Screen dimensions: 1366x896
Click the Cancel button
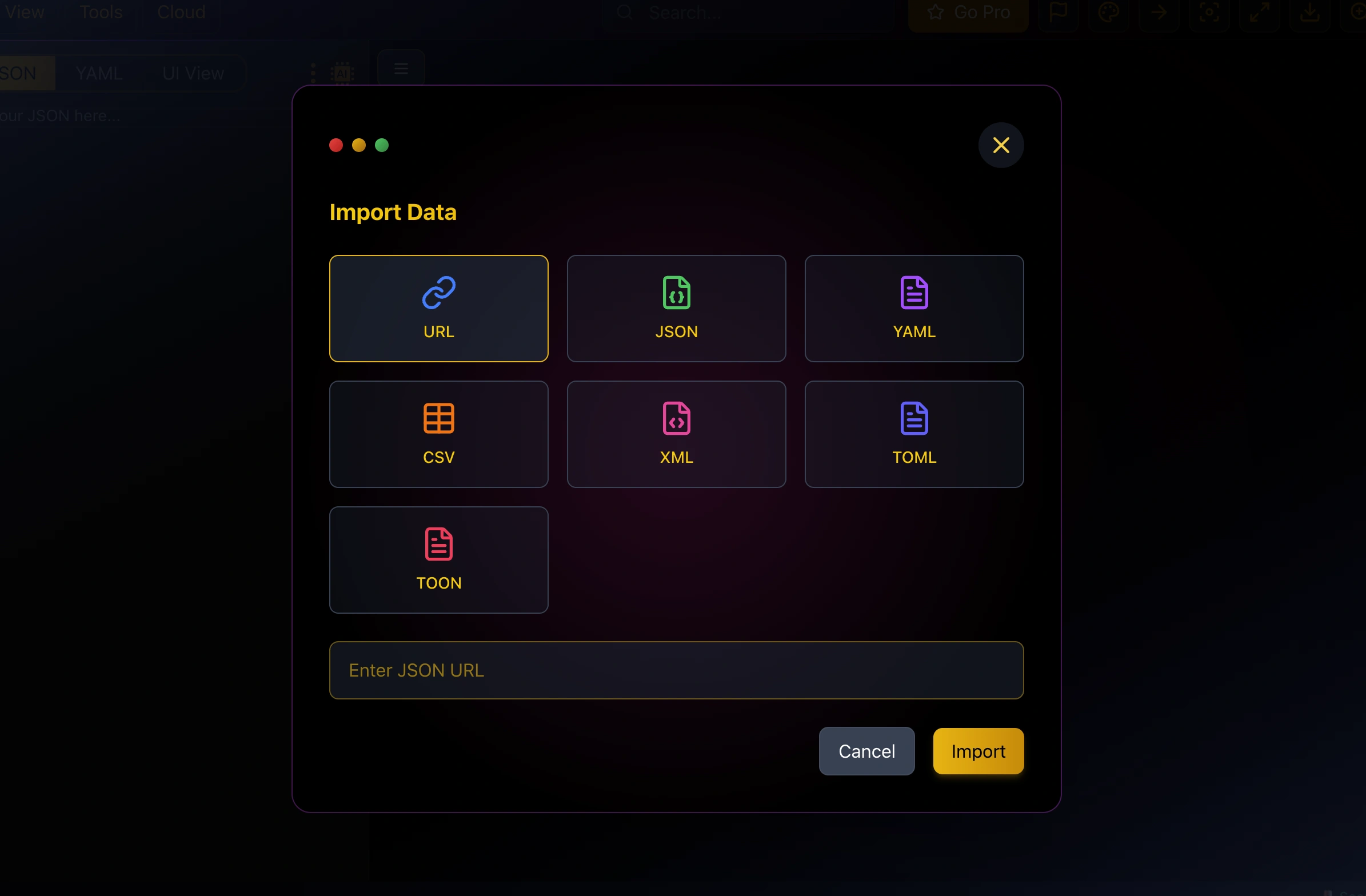866,751
